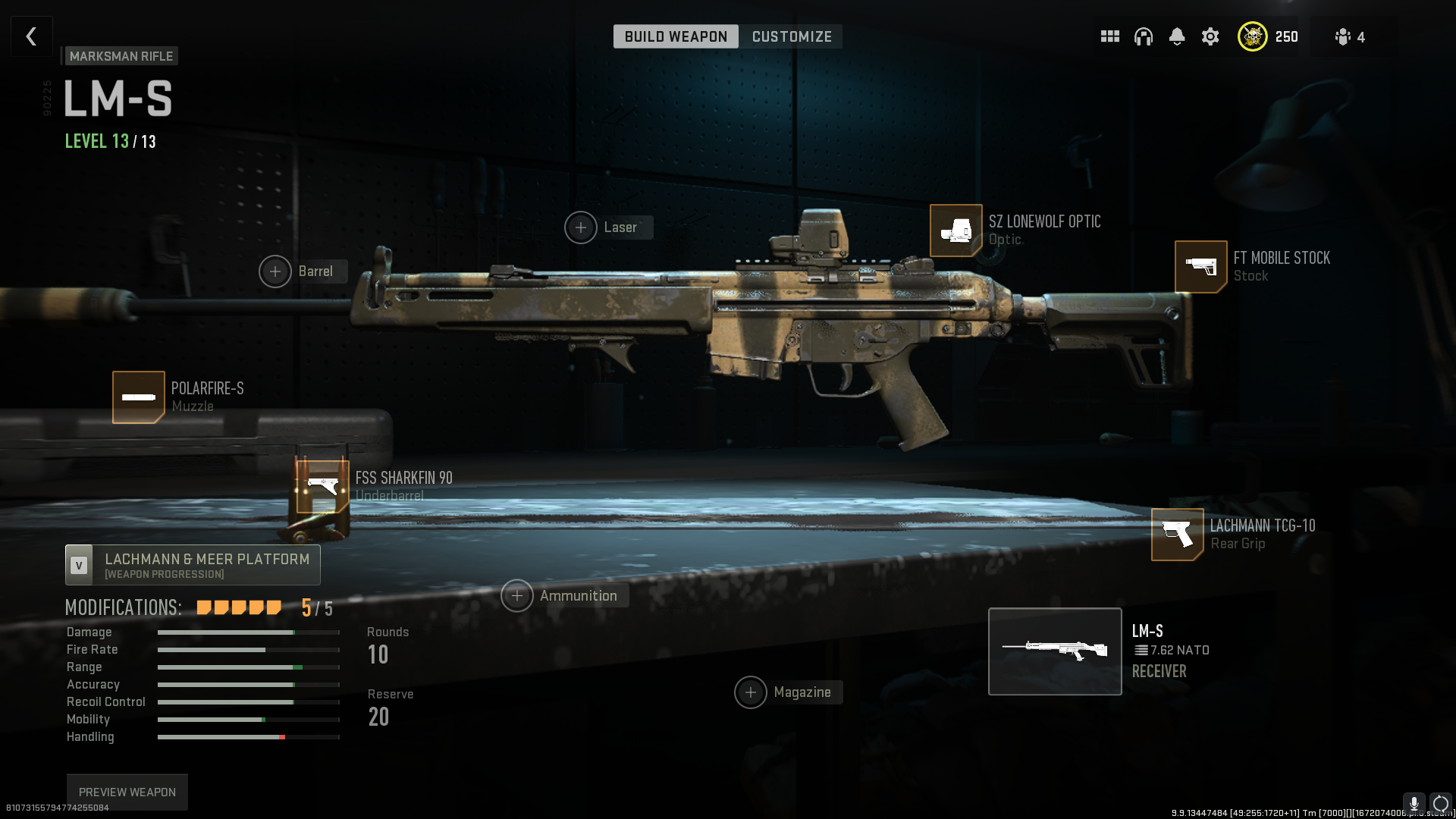Add a Barrel attachment
Screen dimensions: 1456x819
coord(275,271)
